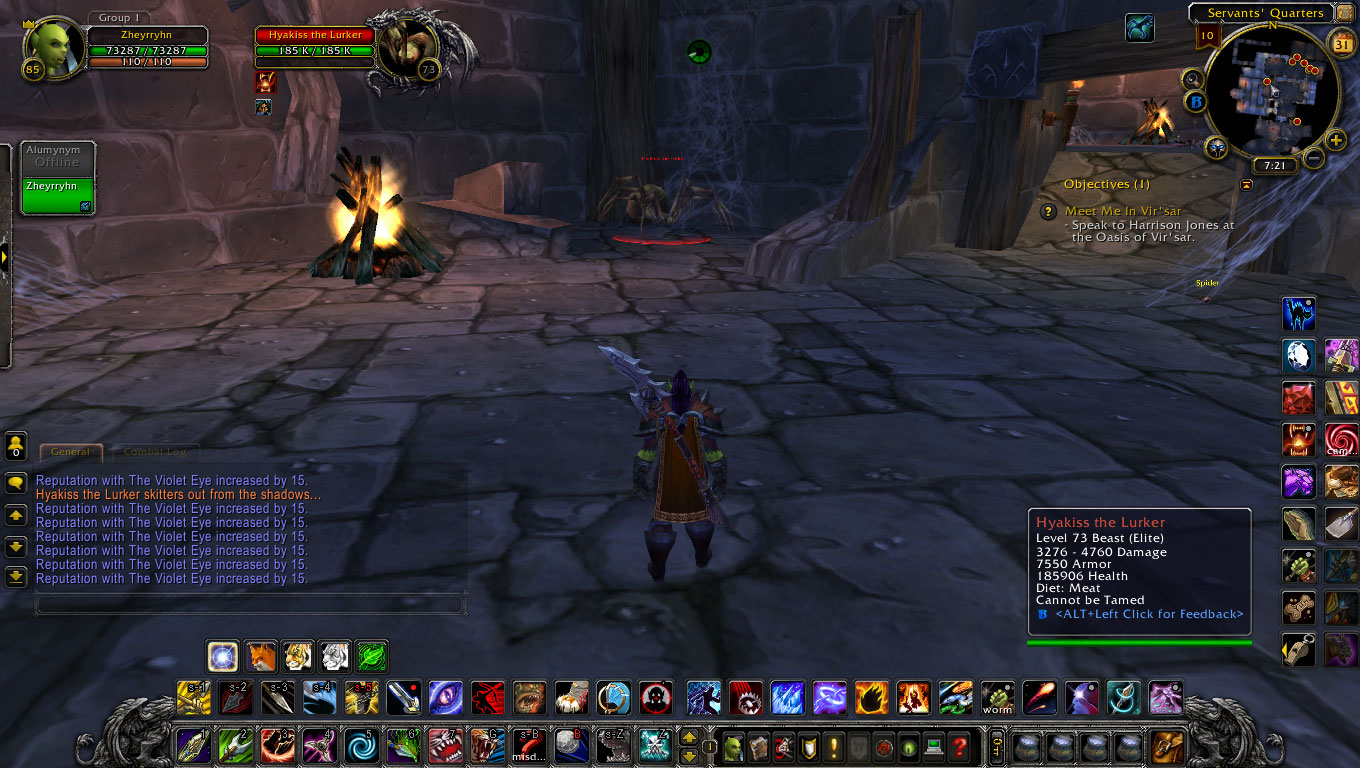
Task: Open the quest log exclamation mark icon
Action: tap(833, 748)
